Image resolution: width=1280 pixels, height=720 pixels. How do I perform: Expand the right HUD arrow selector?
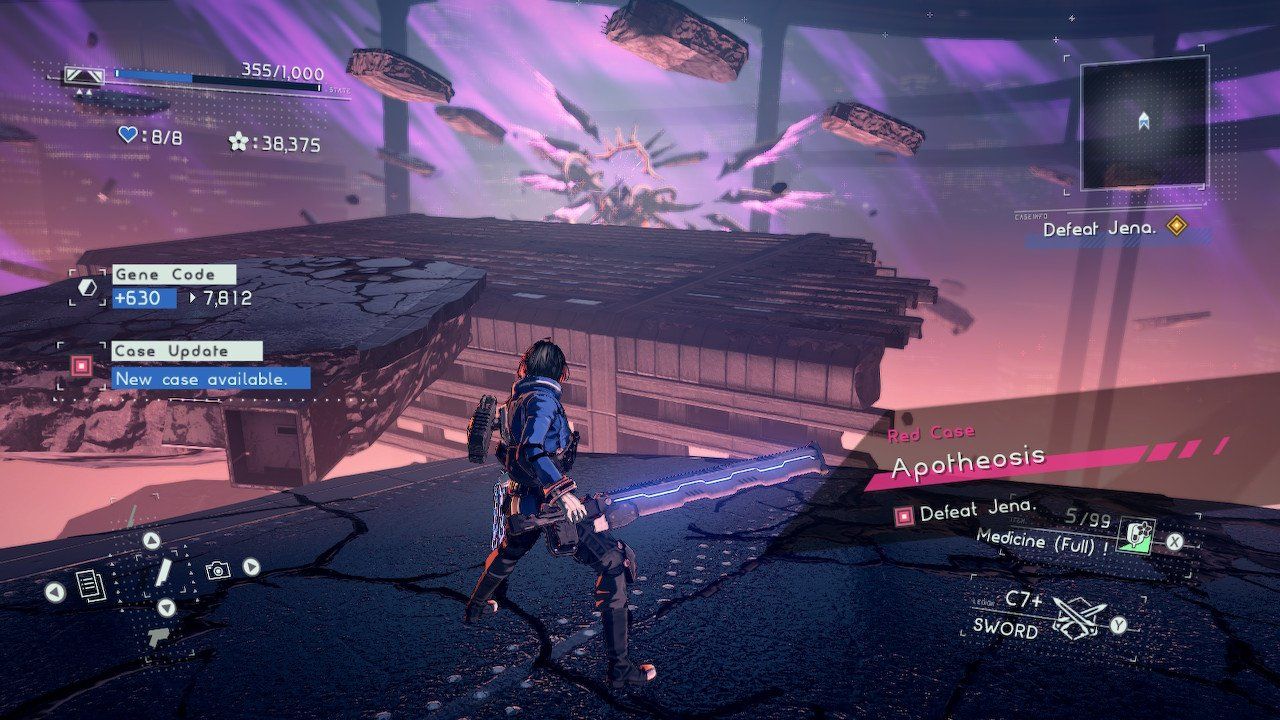250,568
